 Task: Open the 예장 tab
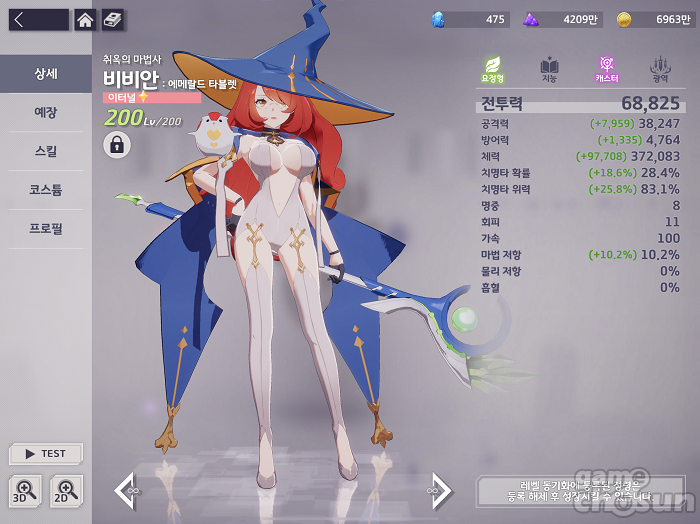click(x=46, y=113)
